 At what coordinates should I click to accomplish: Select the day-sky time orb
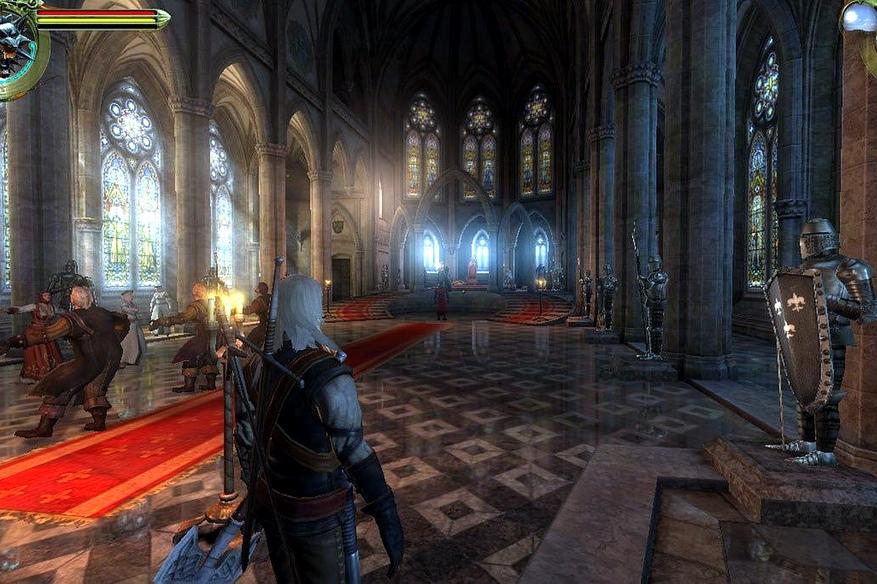860,17
